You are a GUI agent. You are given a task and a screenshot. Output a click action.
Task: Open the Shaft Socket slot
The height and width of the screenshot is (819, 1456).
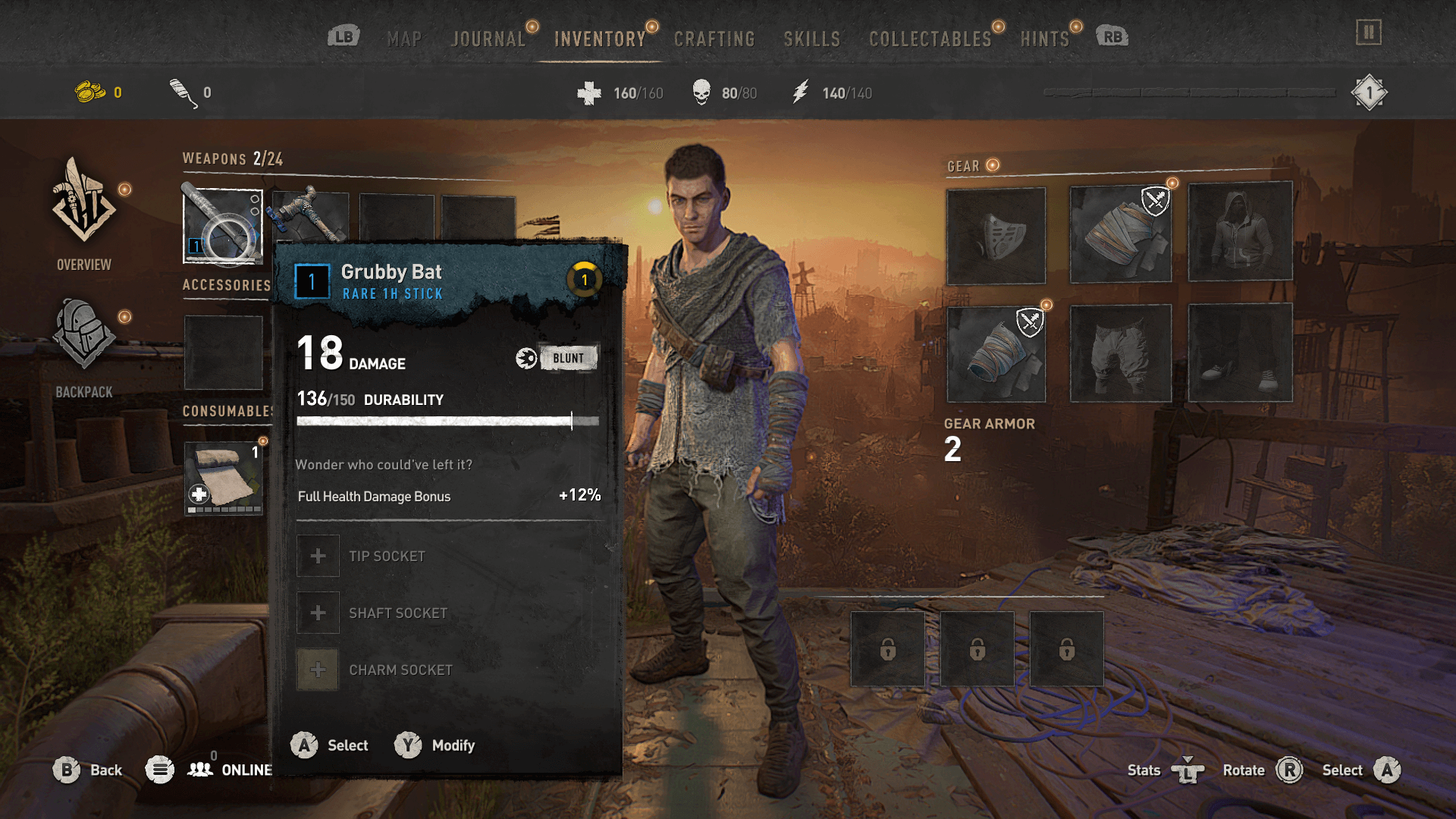[318, 613]
